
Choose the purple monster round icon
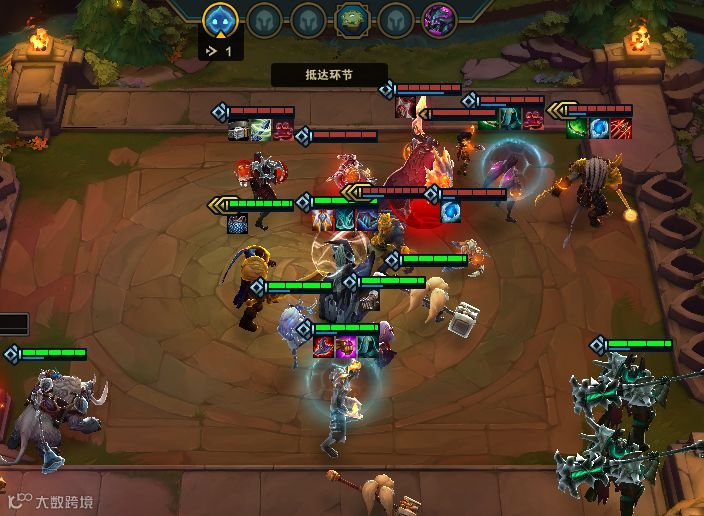point(439,19)
